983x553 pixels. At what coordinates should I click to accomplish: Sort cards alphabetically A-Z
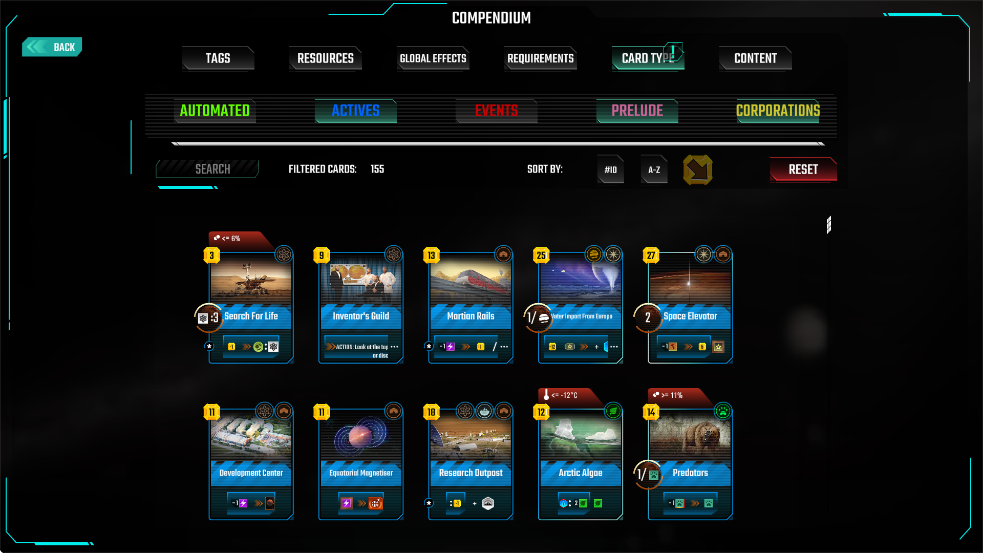pyautogui.click(x=654, y=170)
